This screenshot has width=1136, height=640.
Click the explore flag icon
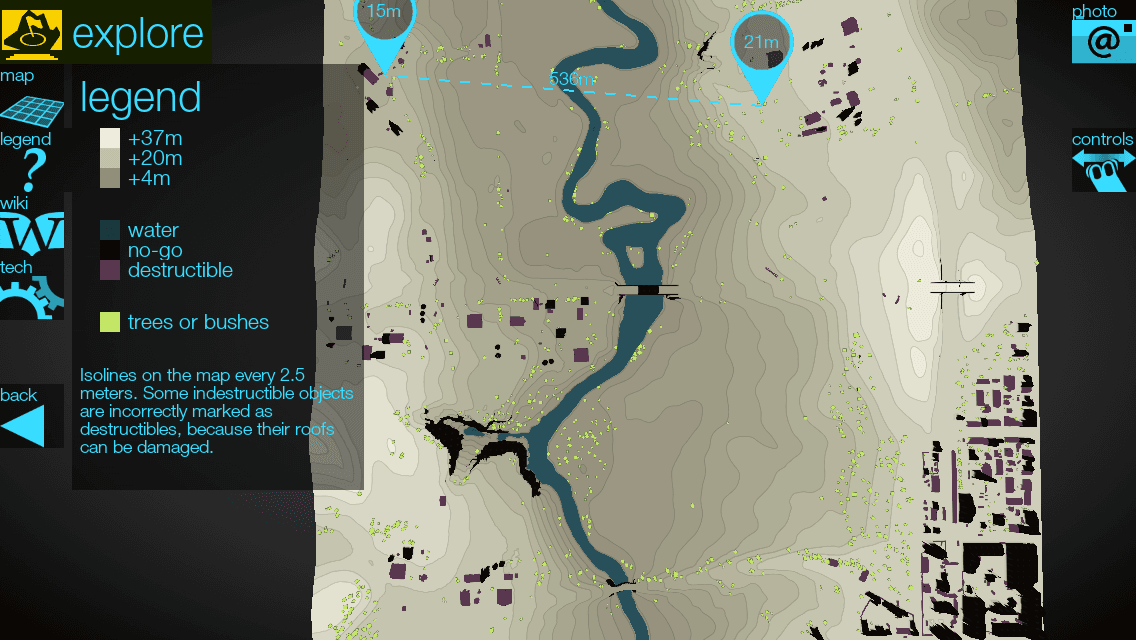(x=32, y=32)
